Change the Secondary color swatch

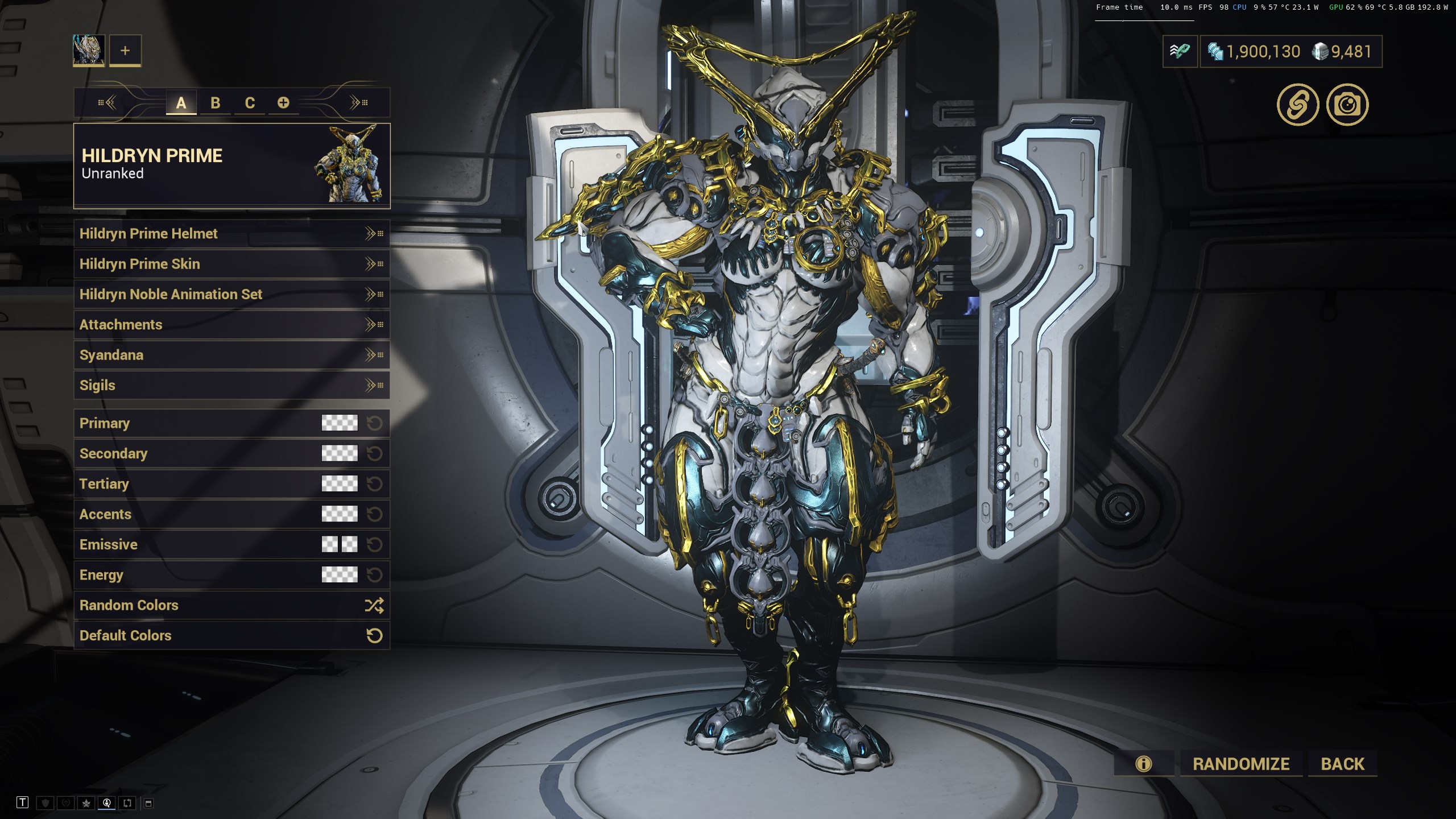[340, 453]
